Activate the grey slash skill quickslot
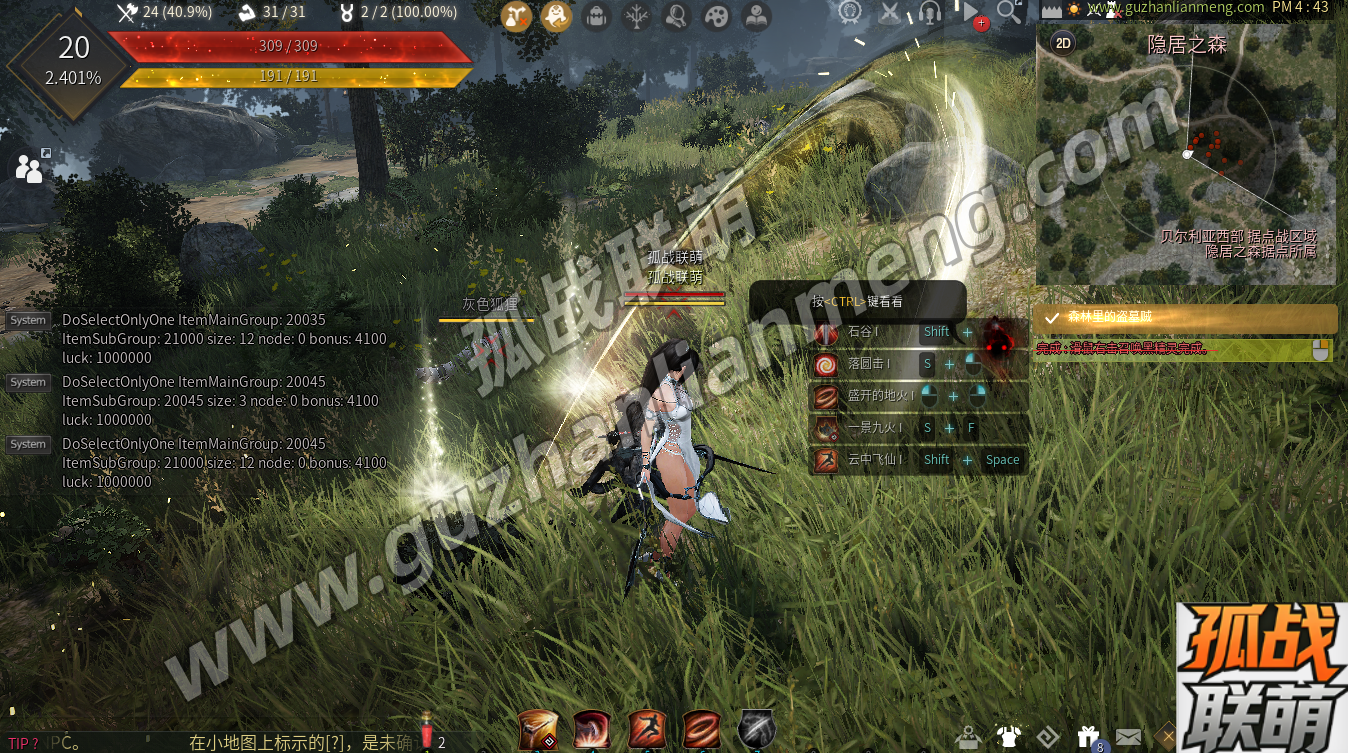The width and height of the screenshot is (1348, 753). coord(756,730)
